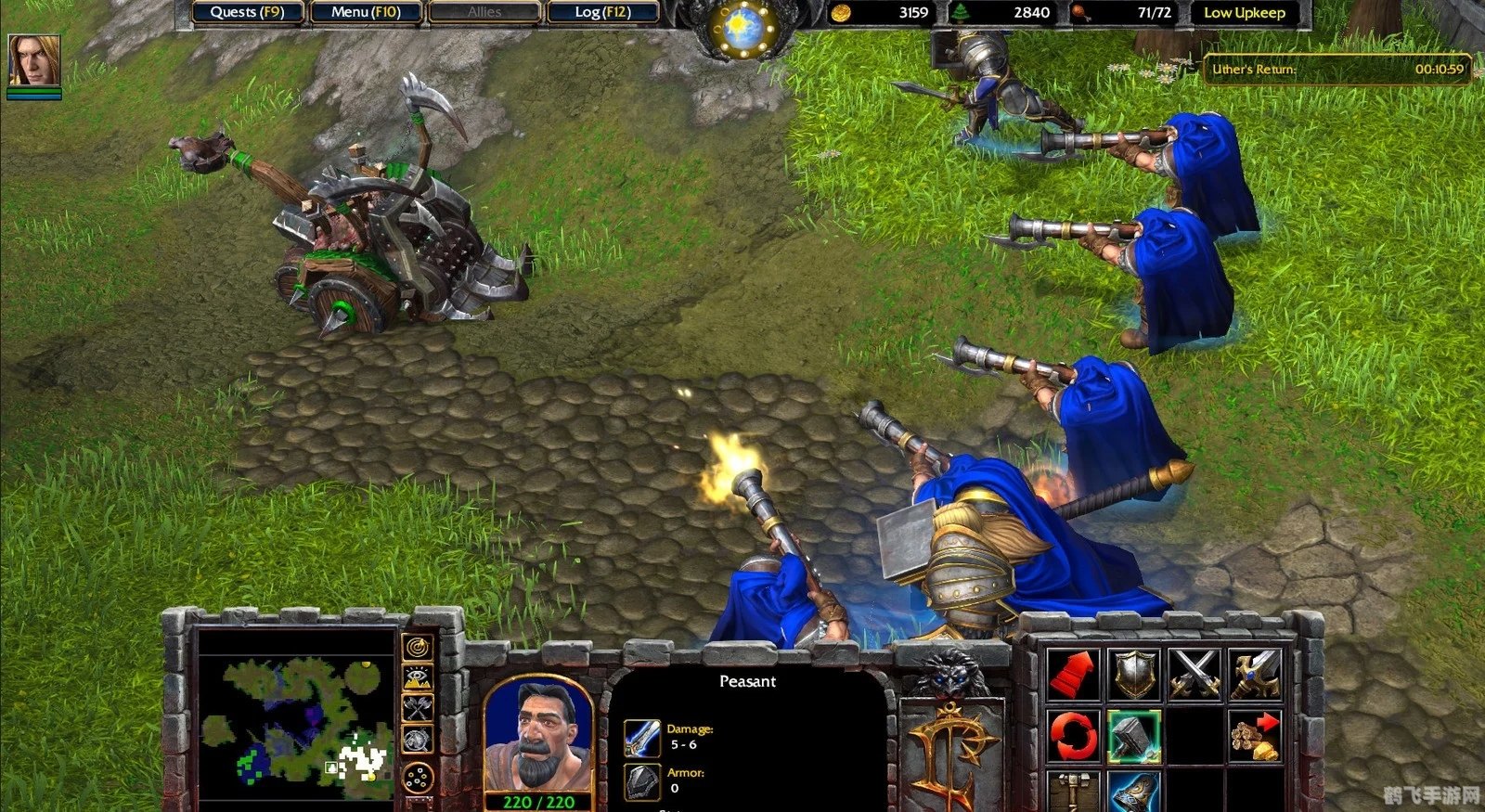Toggle minimap terrain display eye button
The height and width of the screenshot is (812, 1485).
pyautogui.click(x=419, y=677)
